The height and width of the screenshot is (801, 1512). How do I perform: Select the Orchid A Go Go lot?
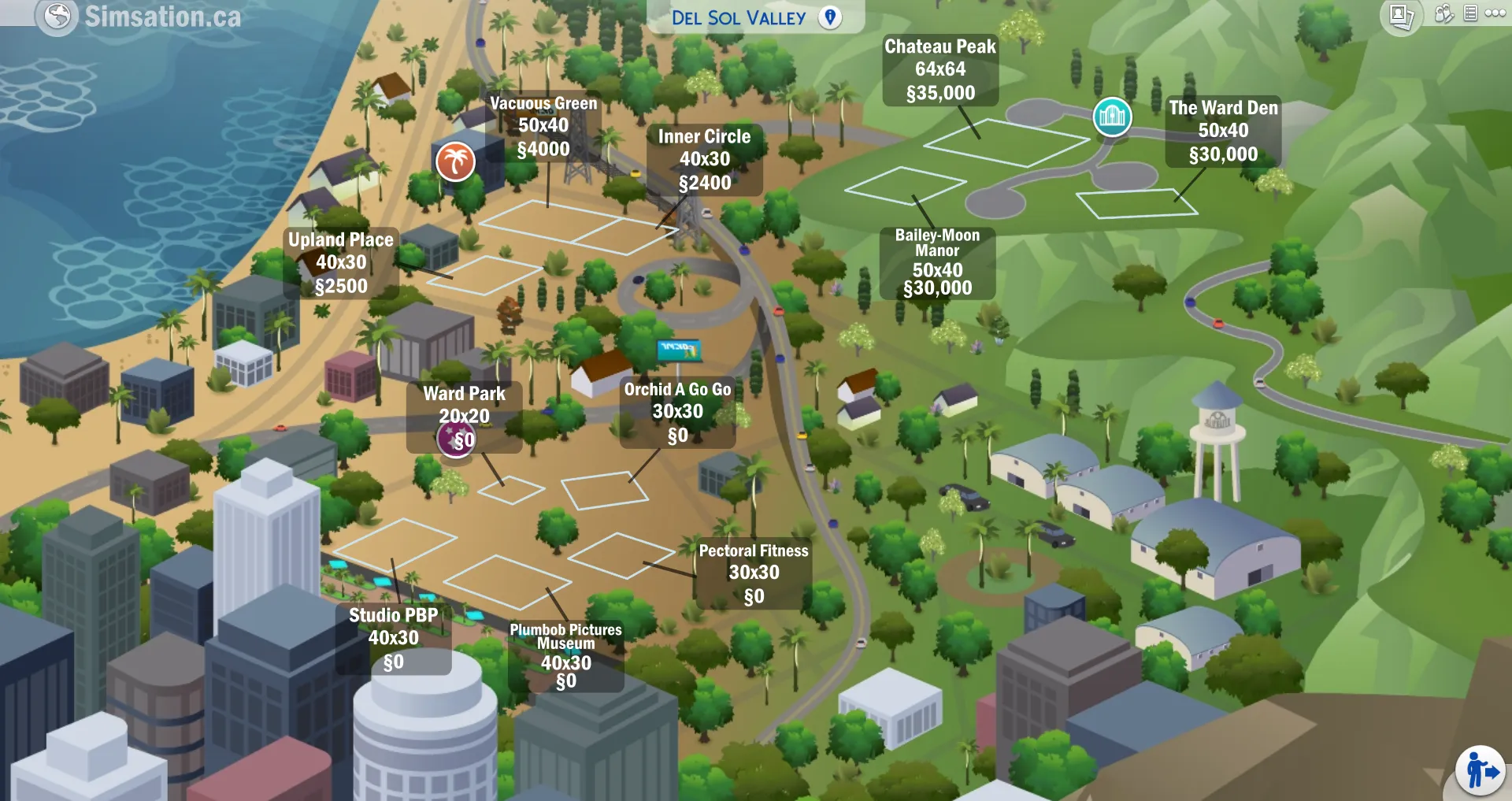pos(676,411)
